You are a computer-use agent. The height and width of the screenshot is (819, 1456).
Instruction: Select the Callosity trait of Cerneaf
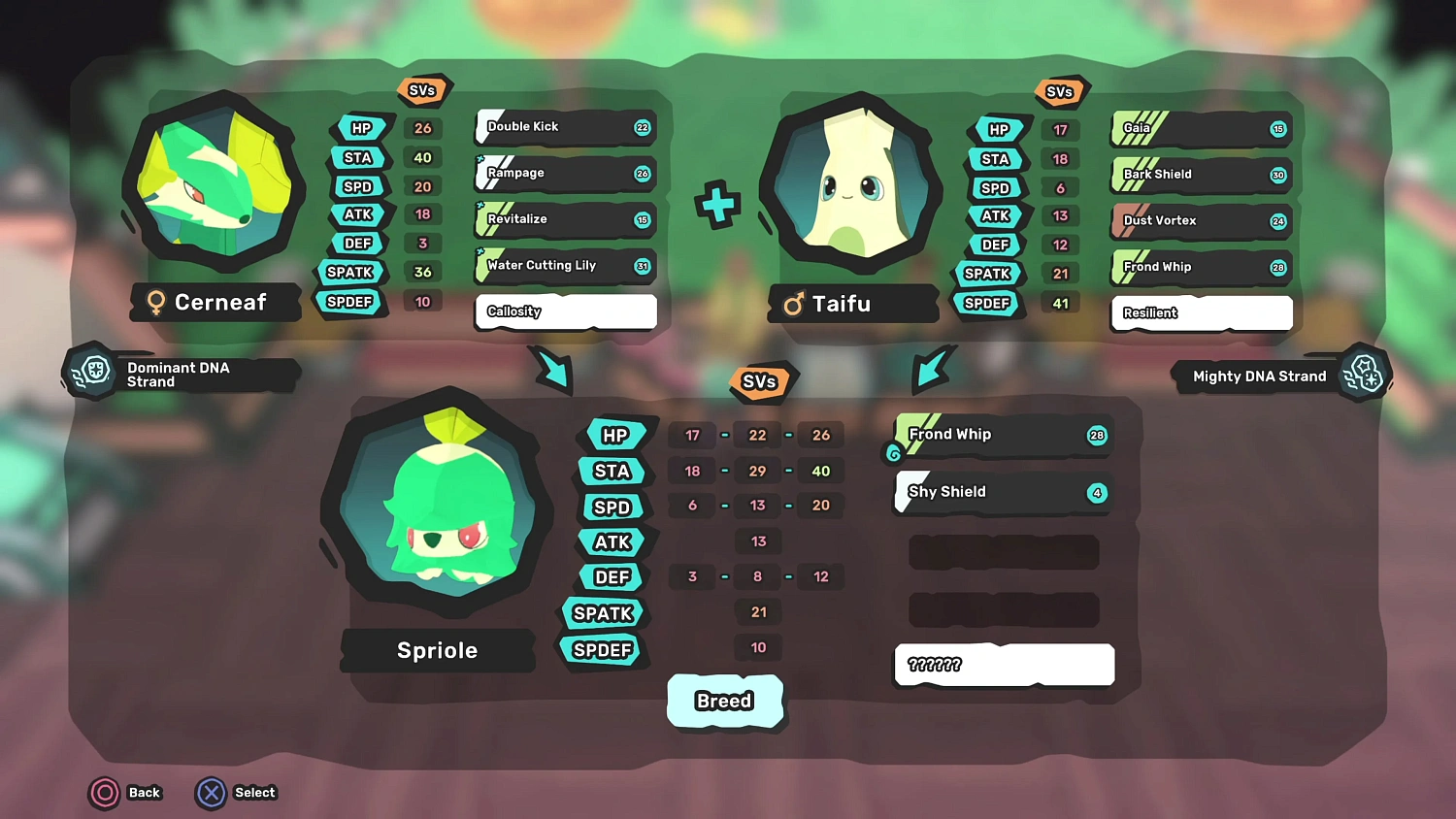click(x=566, y=311)
